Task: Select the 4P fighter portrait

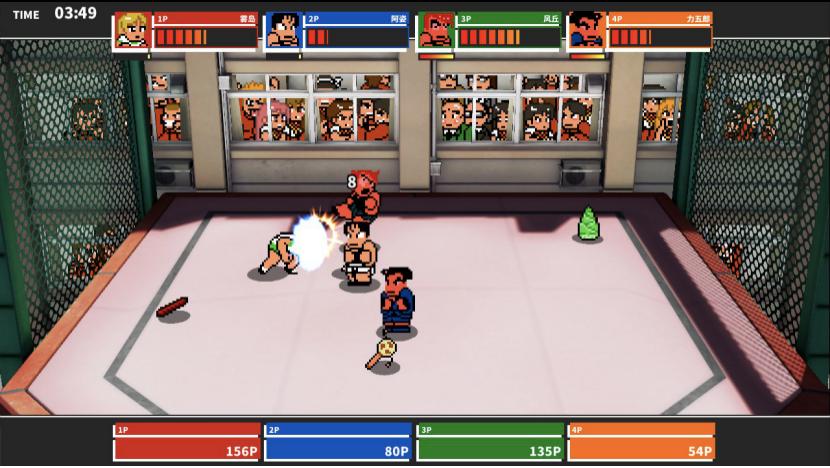Action: coord(586,30)
